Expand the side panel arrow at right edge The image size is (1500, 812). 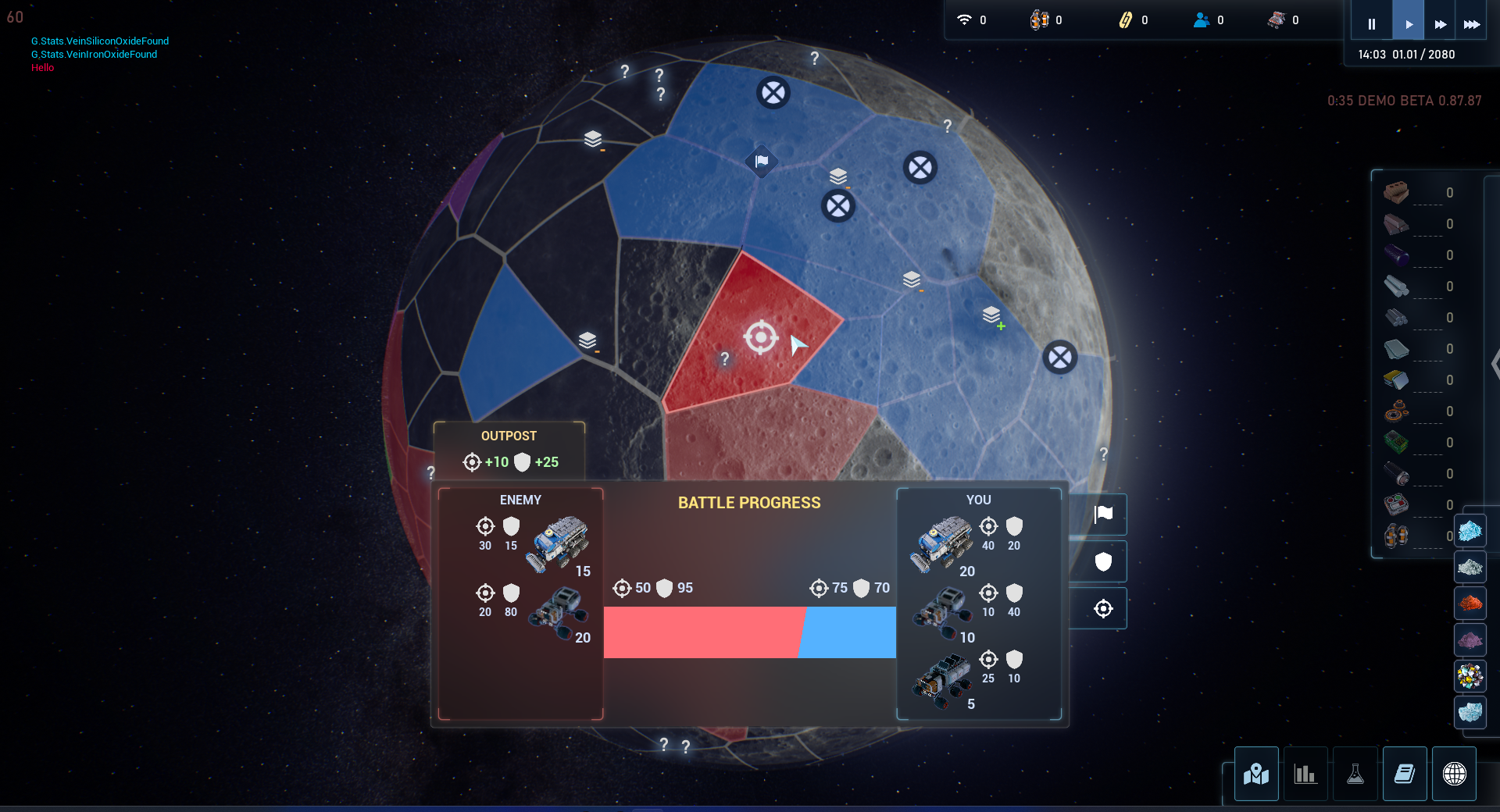[x=1495, y=364]
